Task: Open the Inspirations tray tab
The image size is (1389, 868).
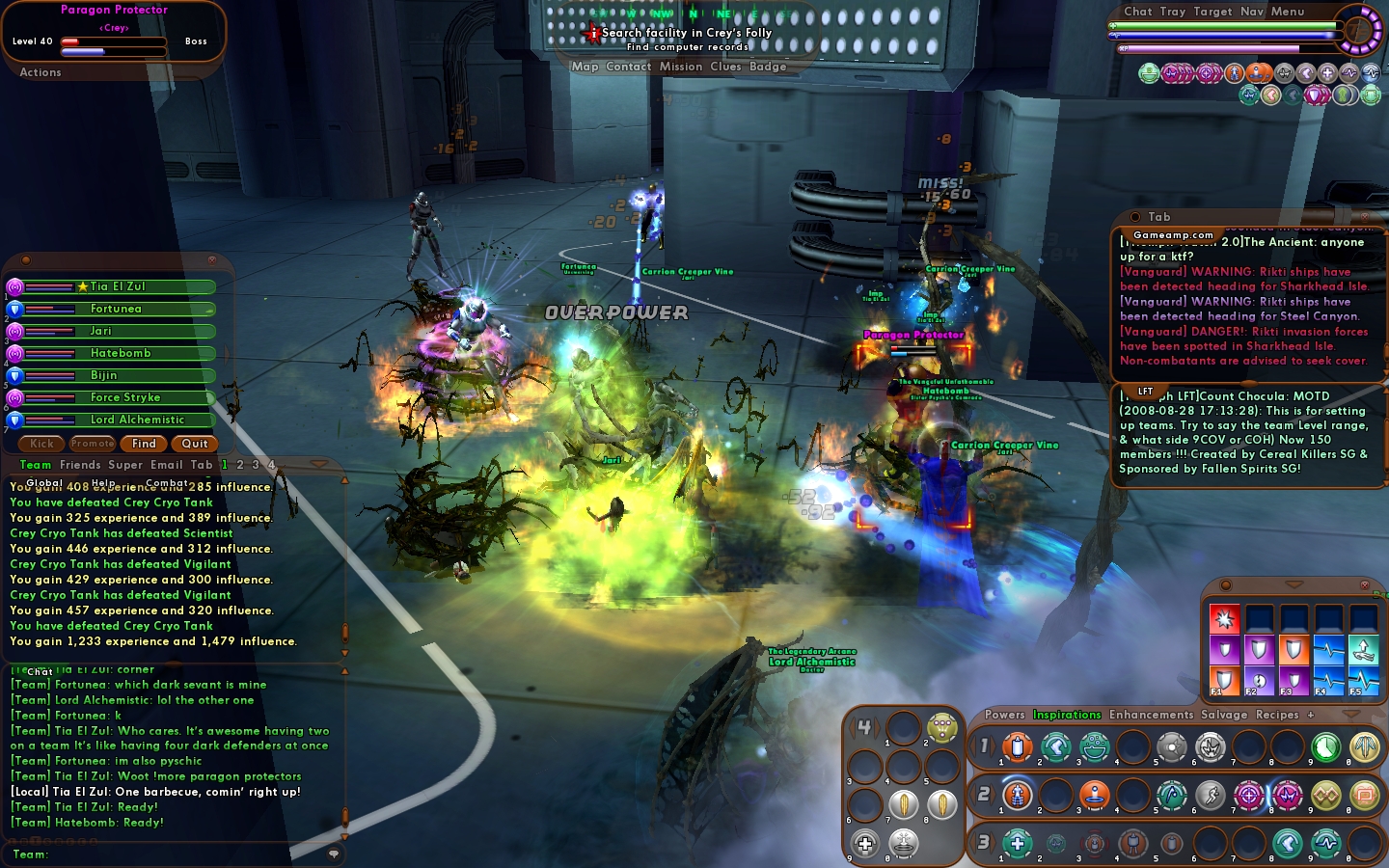Action: [1067, 715]
